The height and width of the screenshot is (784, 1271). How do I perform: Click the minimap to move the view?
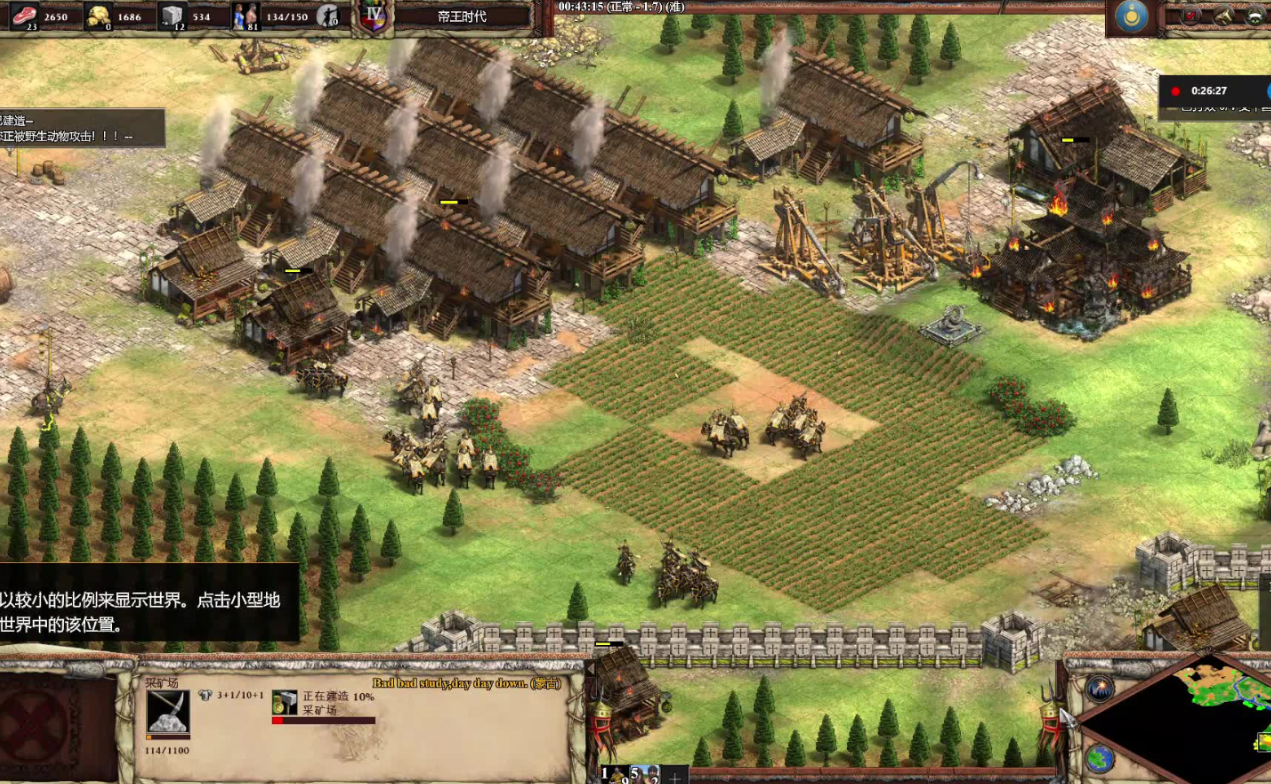(x=1200, y=720)
